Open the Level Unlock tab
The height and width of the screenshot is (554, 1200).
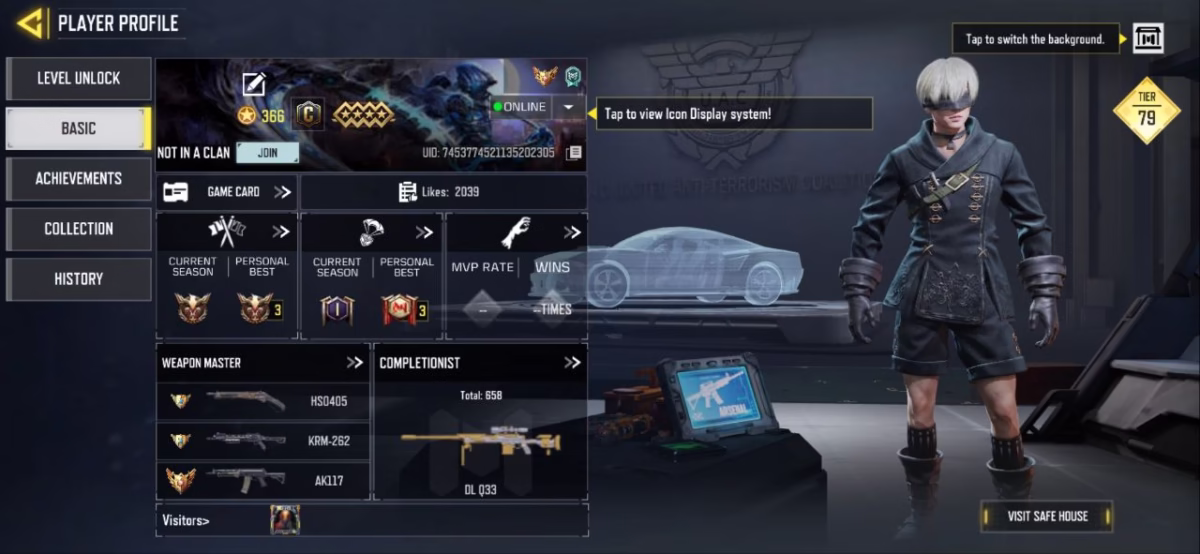[x=78, y=78]
